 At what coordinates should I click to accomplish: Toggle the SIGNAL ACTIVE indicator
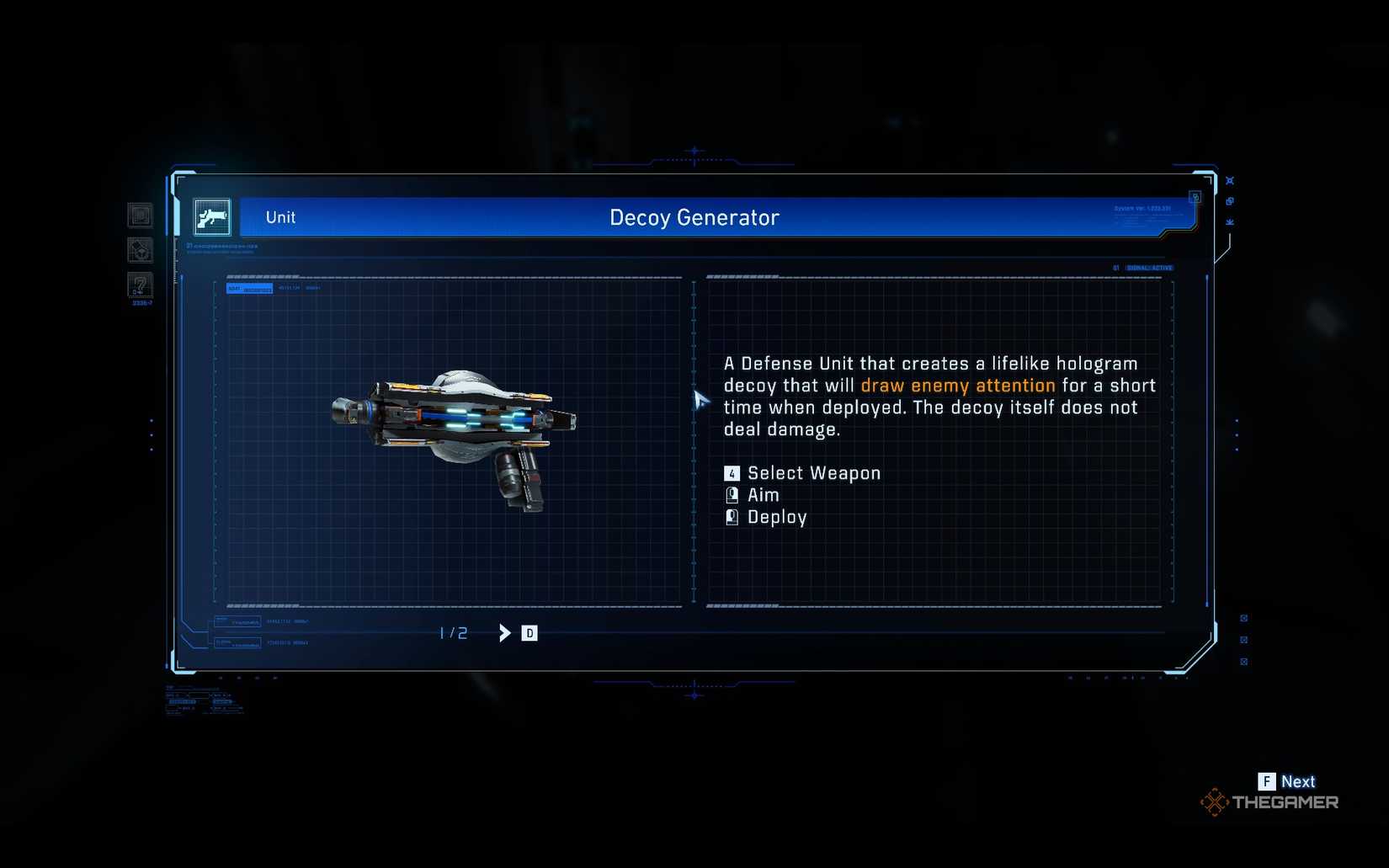pyautogui.click(x=1150, y=266)
